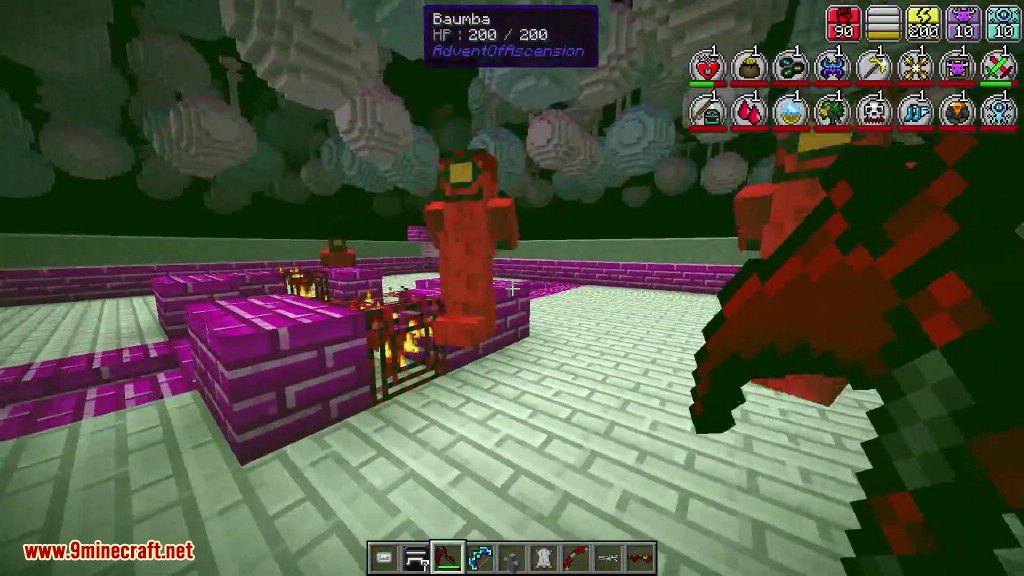
Task: Click the red heart skill icon
Action: click(x=705, y=66)
